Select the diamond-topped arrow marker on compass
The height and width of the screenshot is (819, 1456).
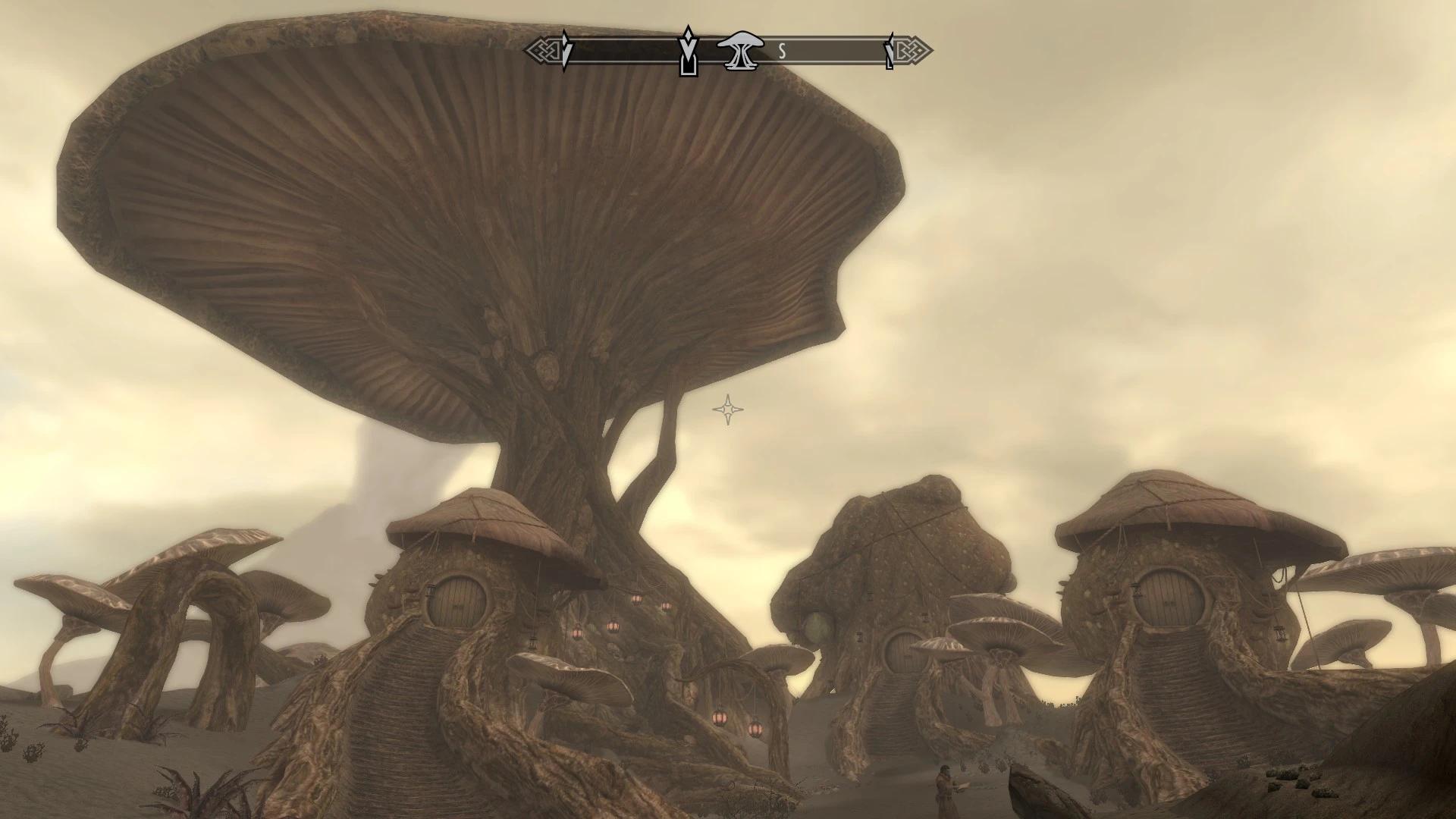click(x=687, y=52)
